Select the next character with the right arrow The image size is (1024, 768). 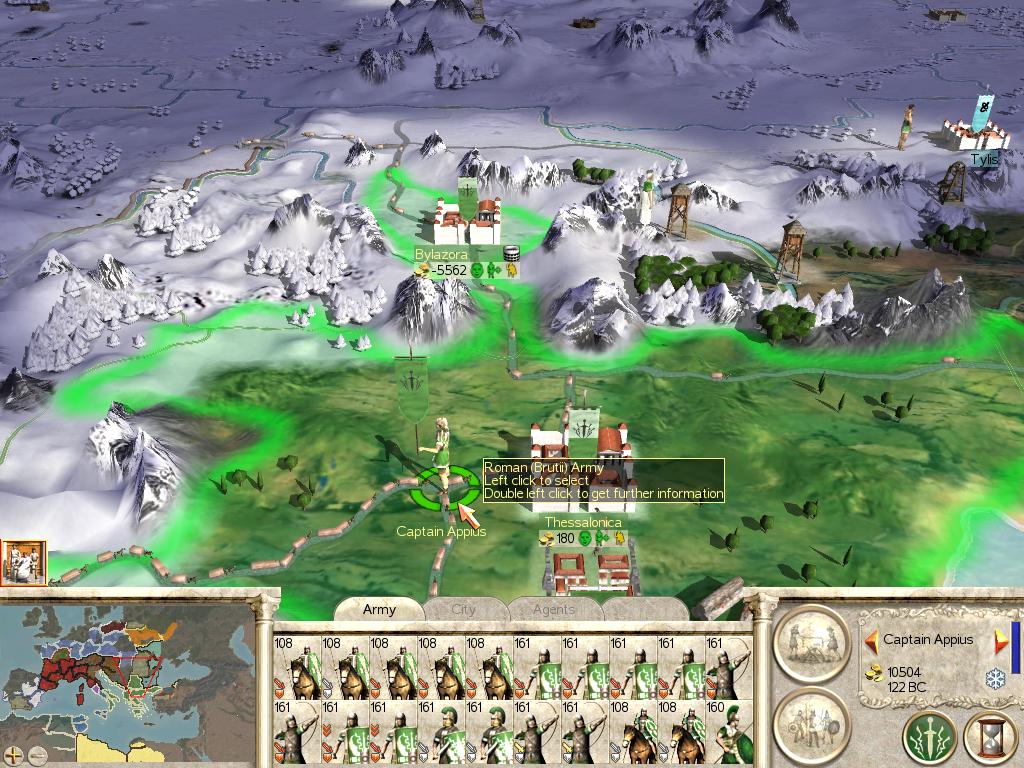pyautogui.click(x=1000, y=641)
